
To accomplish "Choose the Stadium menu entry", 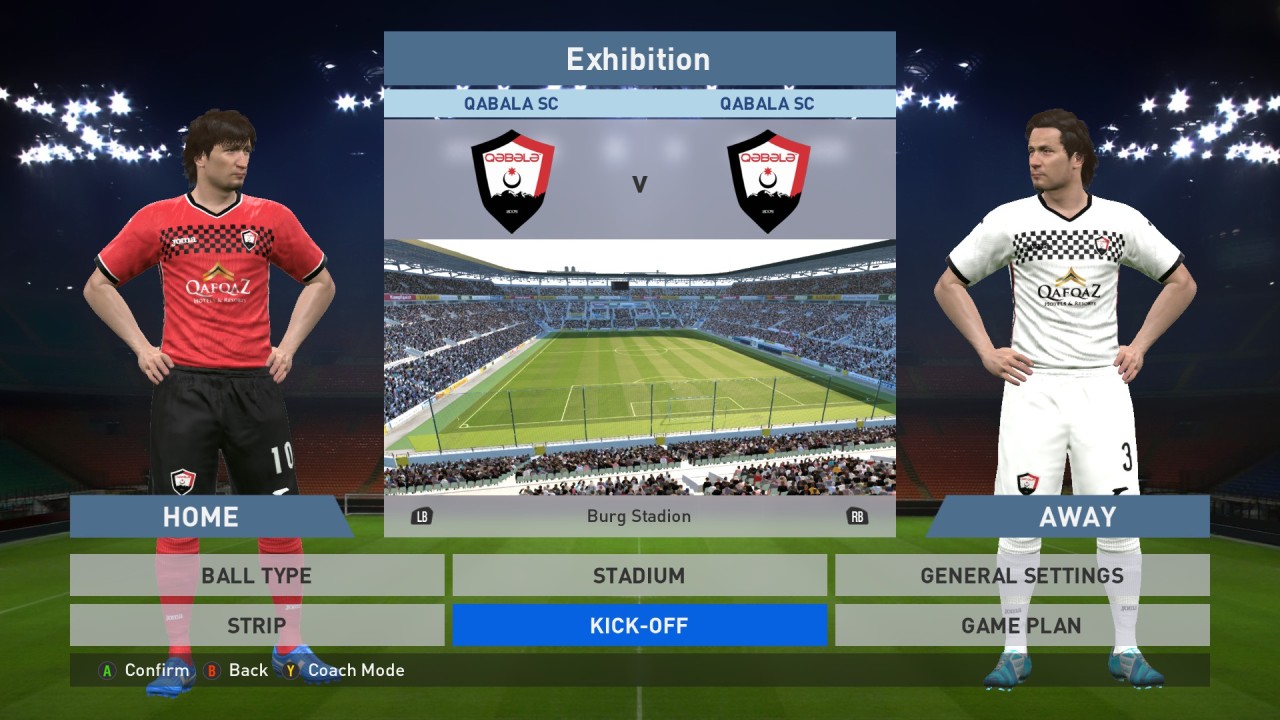I will click(639, 576).
